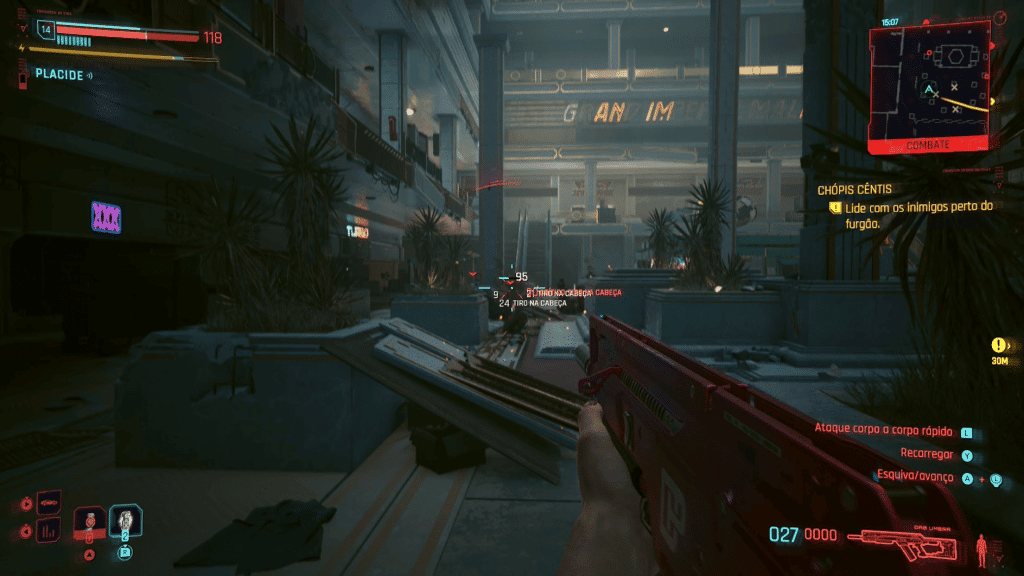Use the highlighted healing inhaler slot
This screenshot has width=1024, height=576.
point(126,520)
